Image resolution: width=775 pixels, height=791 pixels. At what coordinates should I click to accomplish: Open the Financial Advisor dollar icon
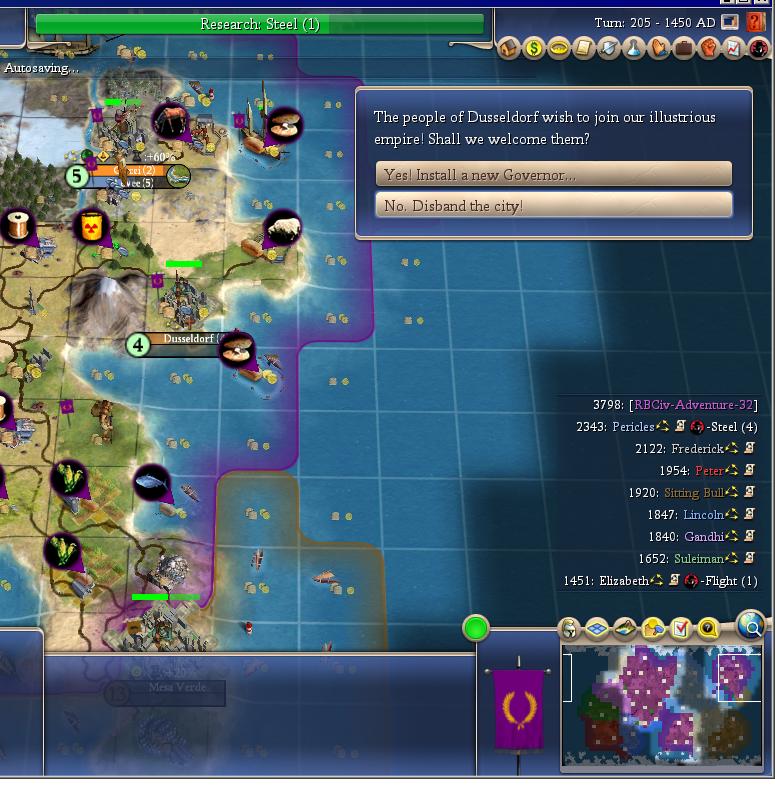(534, 48)
